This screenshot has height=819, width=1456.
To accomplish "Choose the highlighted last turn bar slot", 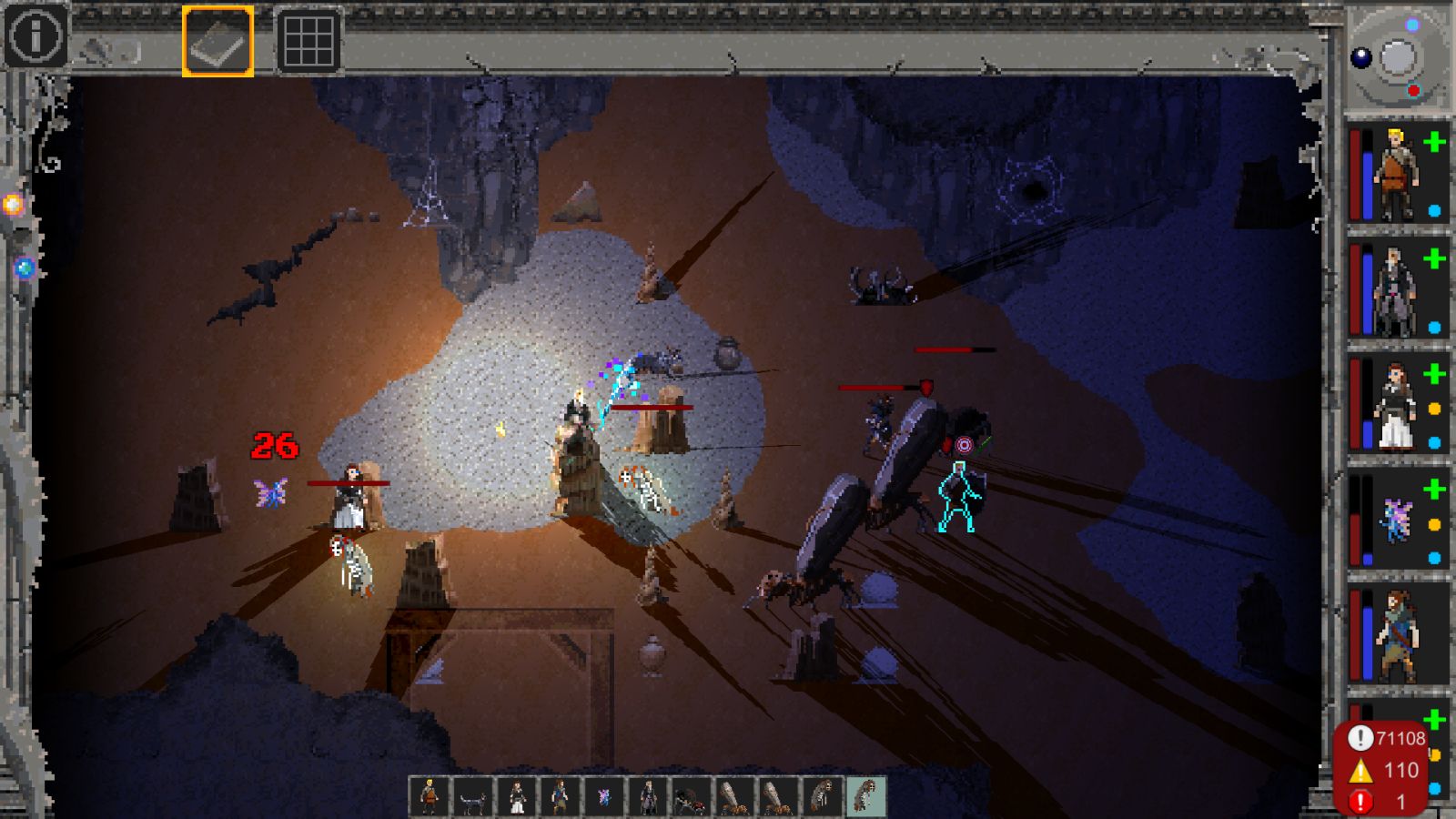I will pyautogui.click(x=866, y=797).
